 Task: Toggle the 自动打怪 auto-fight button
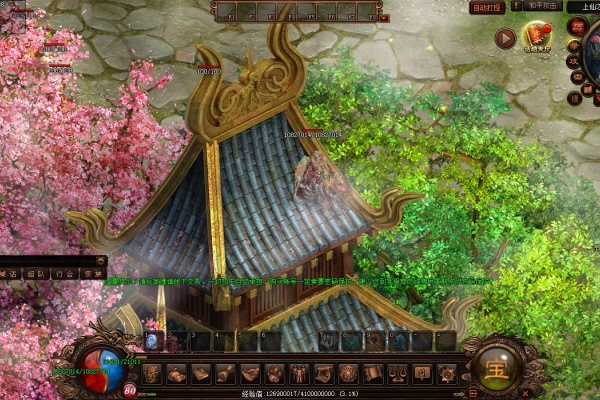tap(486, 7)
